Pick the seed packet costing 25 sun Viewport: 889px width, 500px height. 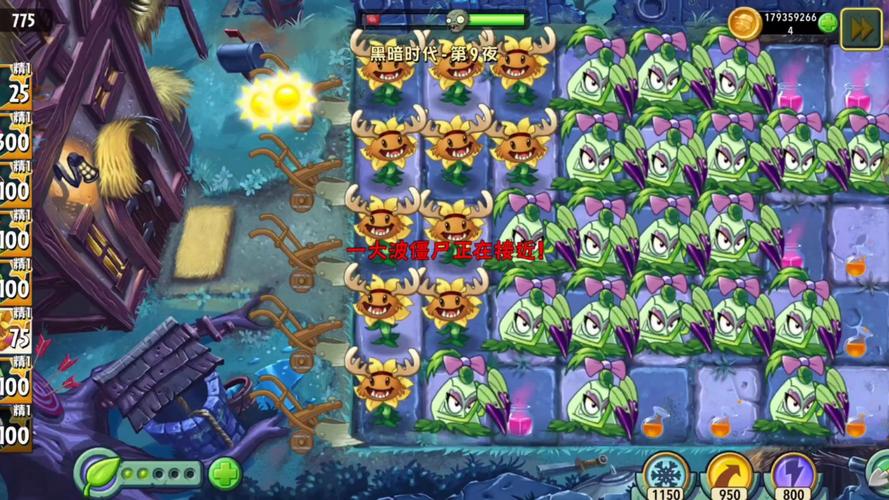click(16, 90)
